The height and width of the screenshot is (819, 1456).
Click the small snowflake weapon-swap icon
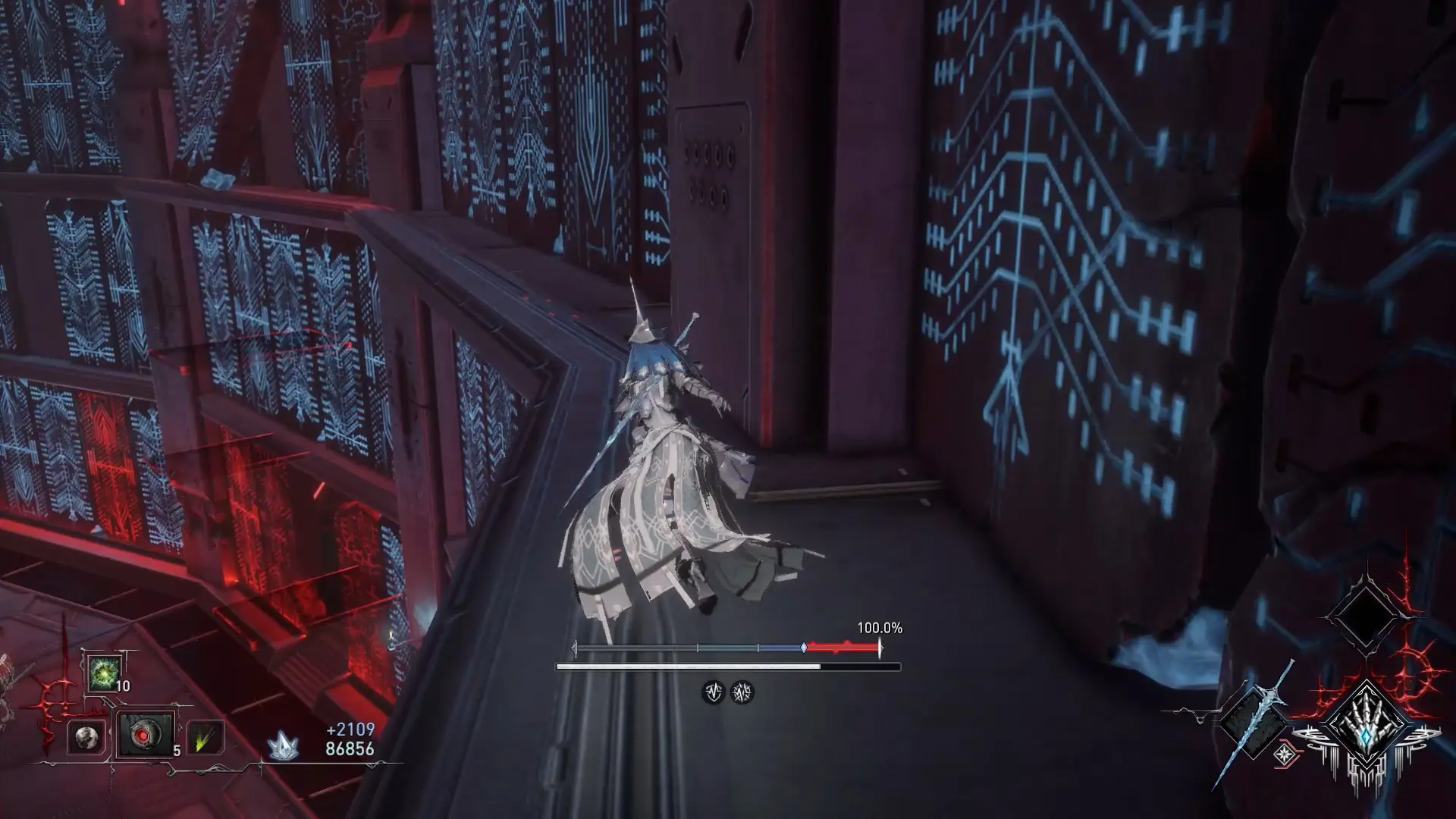(1285, 754)
